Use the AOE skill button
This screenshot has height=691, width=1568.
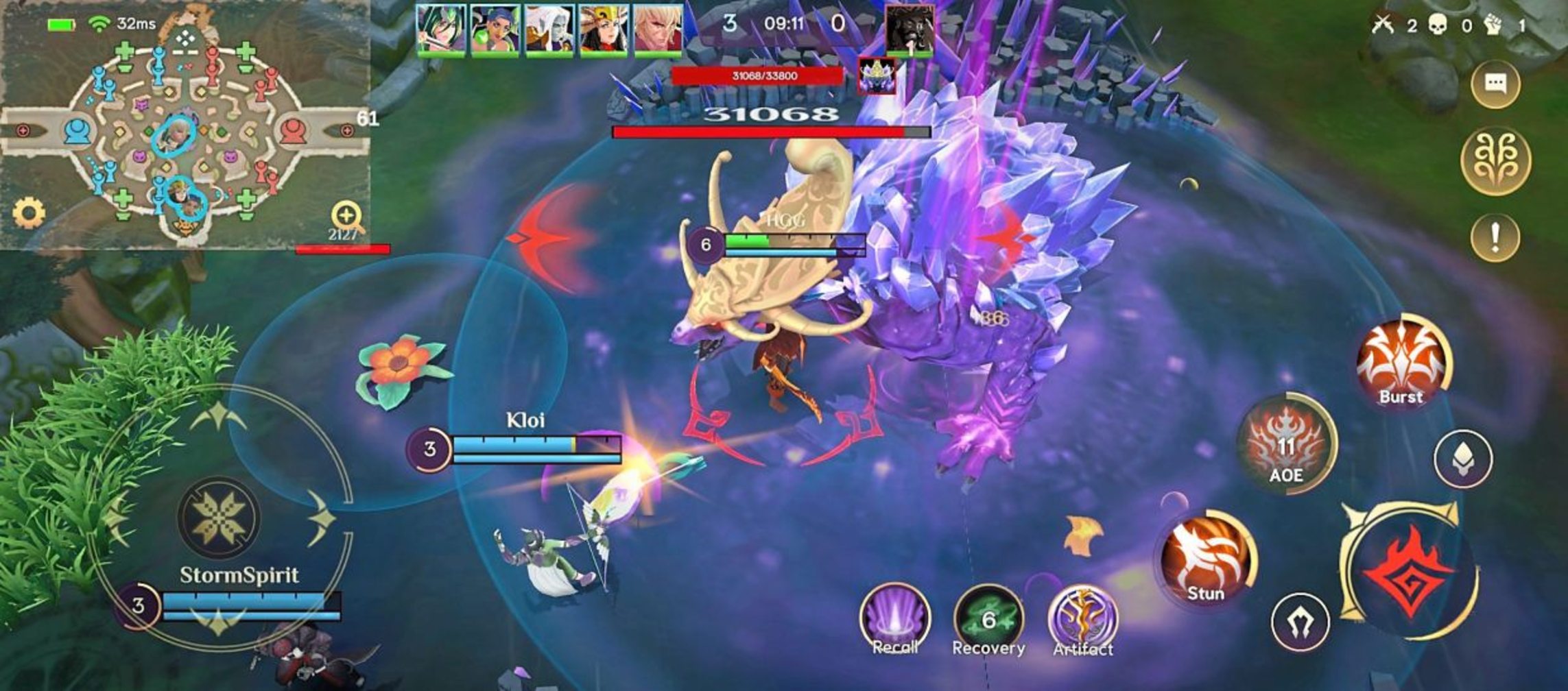(1285, 444)
